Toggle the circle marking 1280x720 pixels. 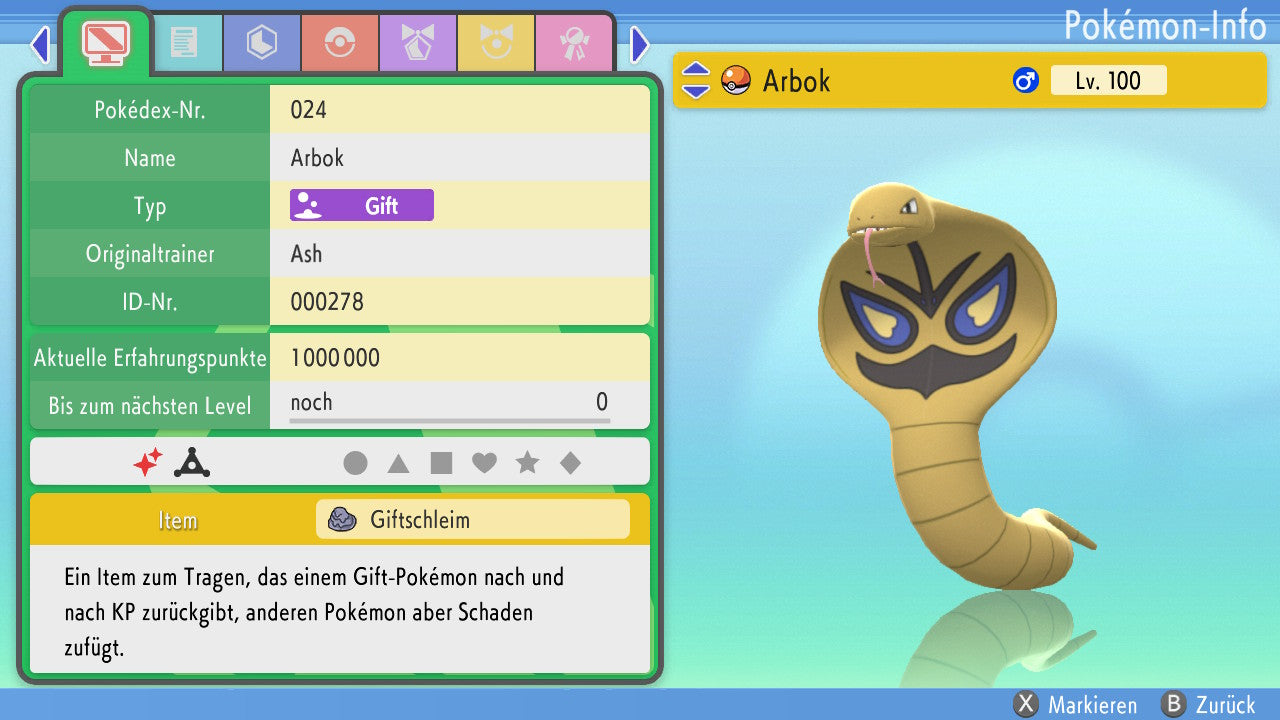tap(355, 463)
